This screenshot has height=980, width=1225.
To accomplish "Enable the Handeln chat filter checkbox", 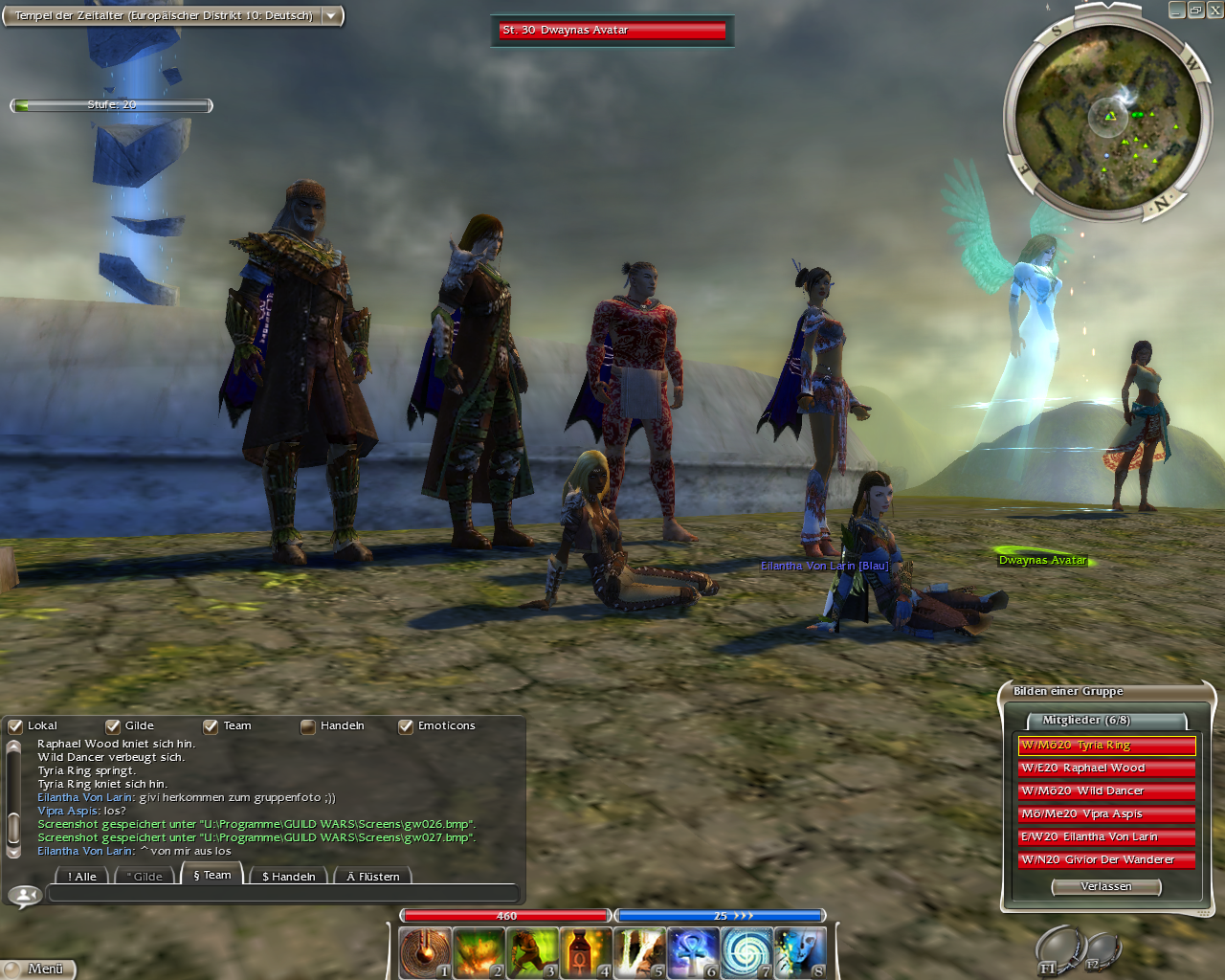I will (x=308, y=726).
